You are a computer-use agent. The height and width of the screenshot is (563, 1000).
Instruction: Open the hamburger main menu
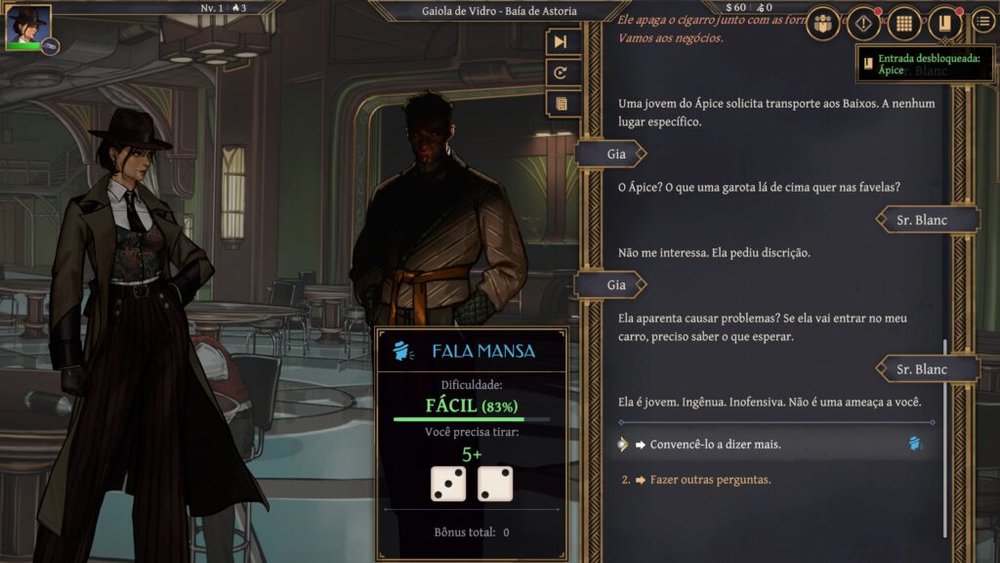[x=983, y=22]
